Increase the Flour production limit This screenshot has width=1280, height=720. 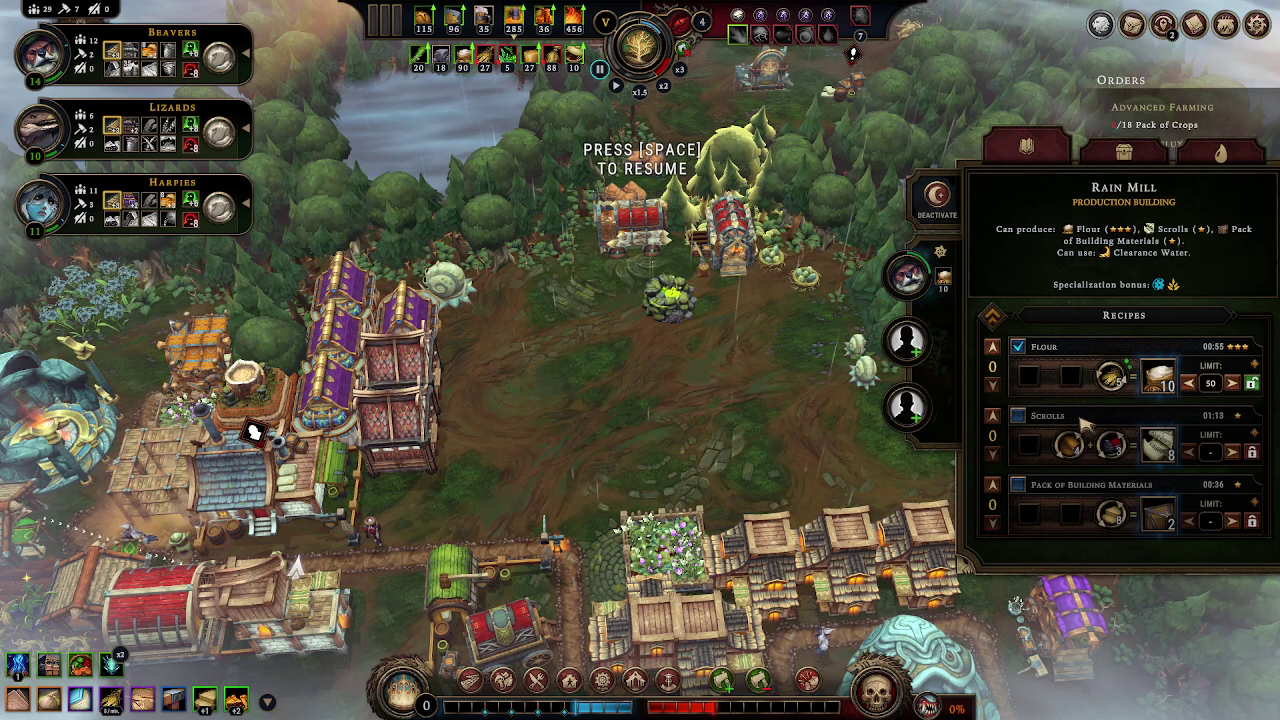(1232, 383)
